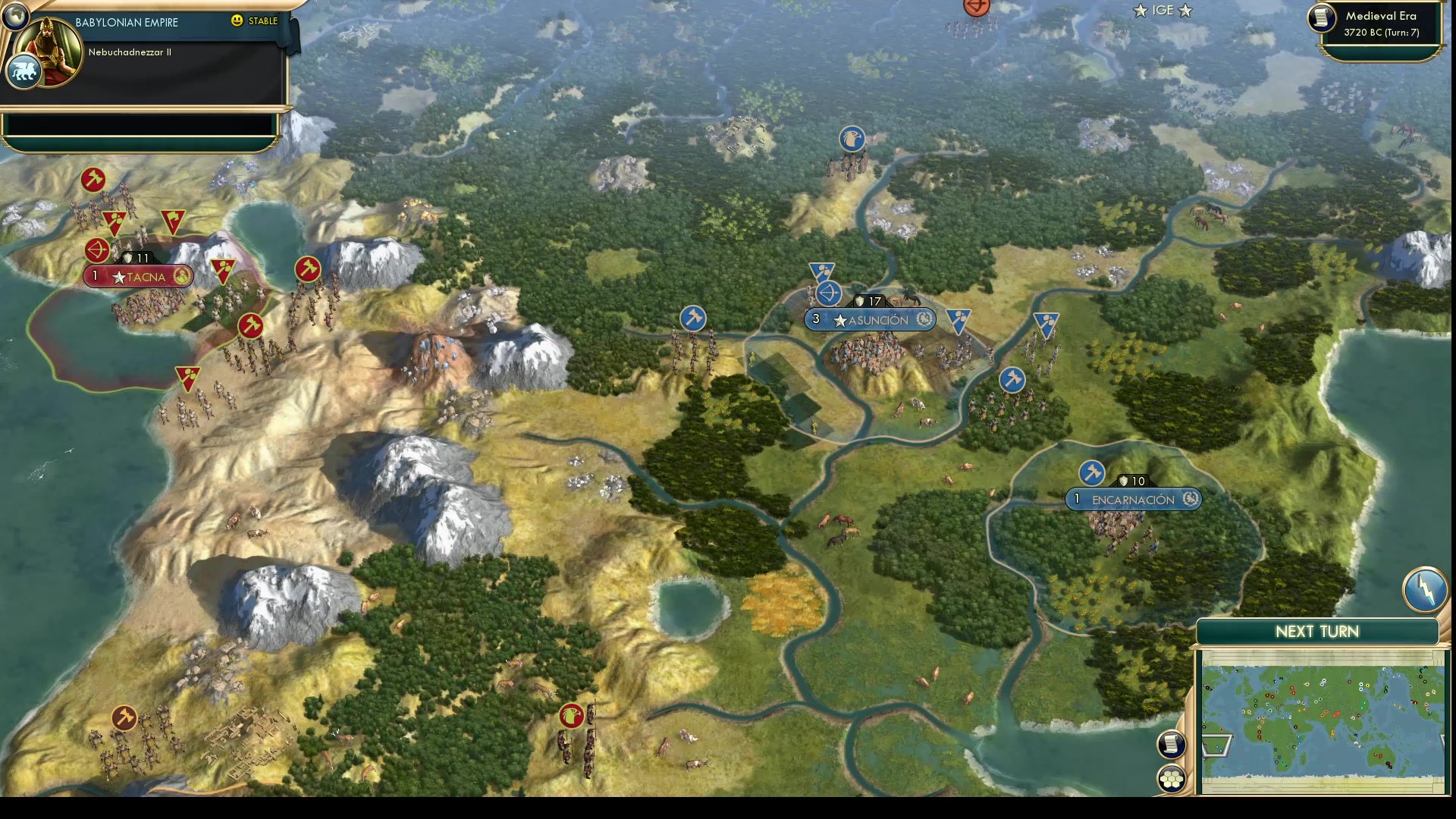This screenshot has width=1456, height=819.
Task: Click the blue scout eagle icon at top
Action: tap(852, 140)
